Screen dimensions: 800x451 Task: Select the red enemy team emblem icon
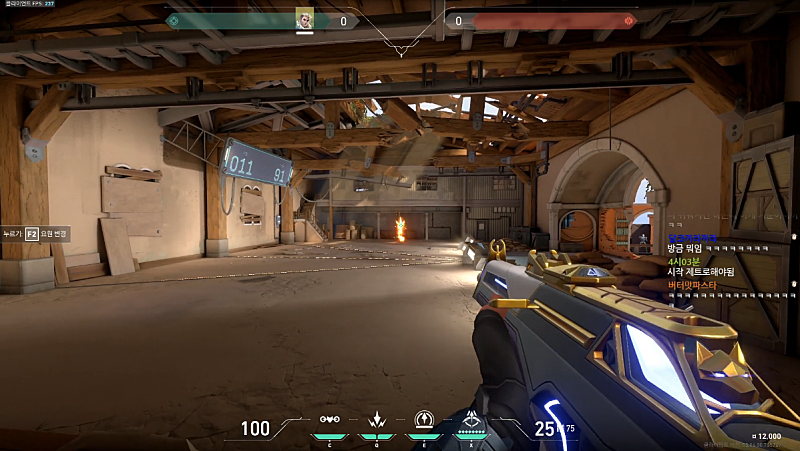click(x=628, y=20)
